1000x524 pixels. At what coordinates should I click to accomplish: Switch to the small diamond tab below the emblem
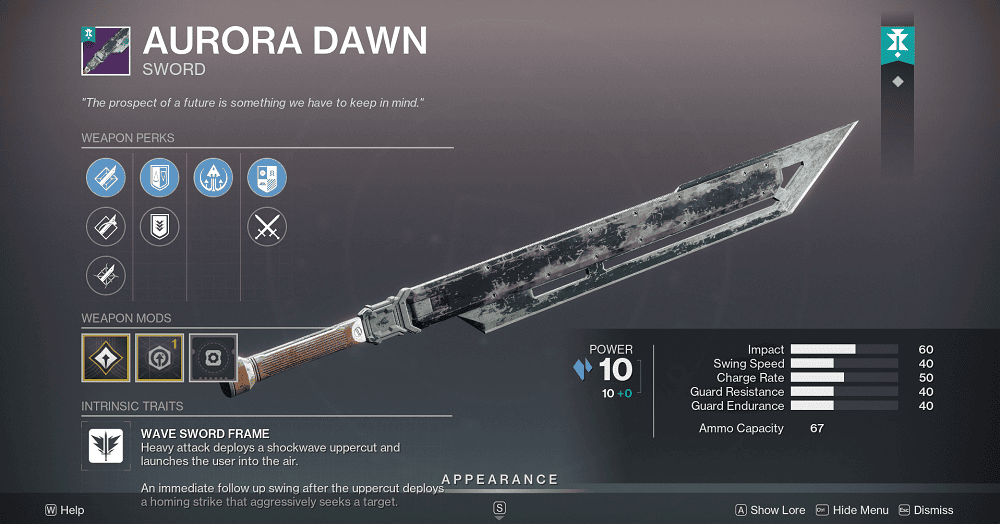(x=897, y=82)
